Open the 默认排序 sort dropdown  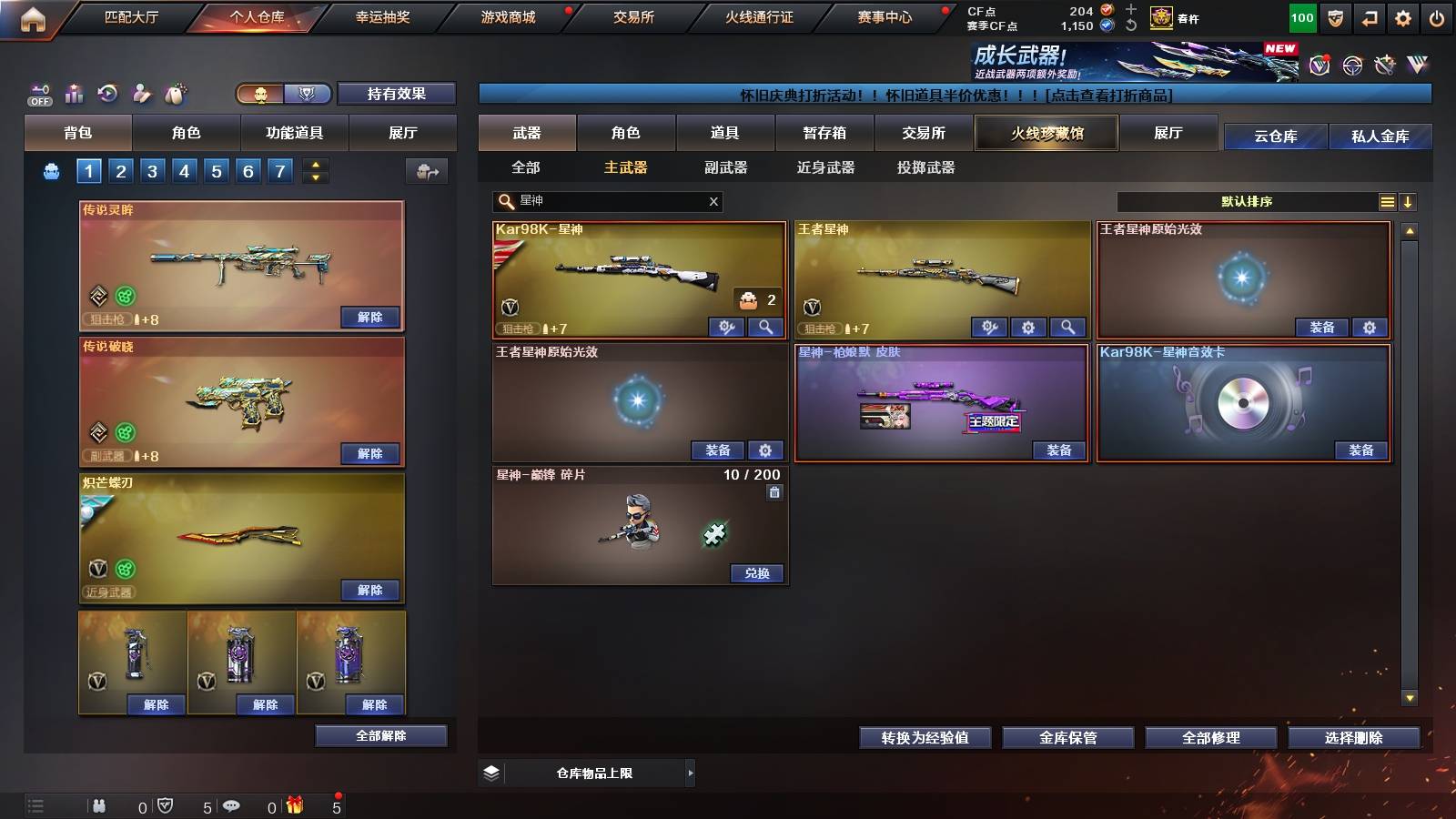pos(1247,202)
